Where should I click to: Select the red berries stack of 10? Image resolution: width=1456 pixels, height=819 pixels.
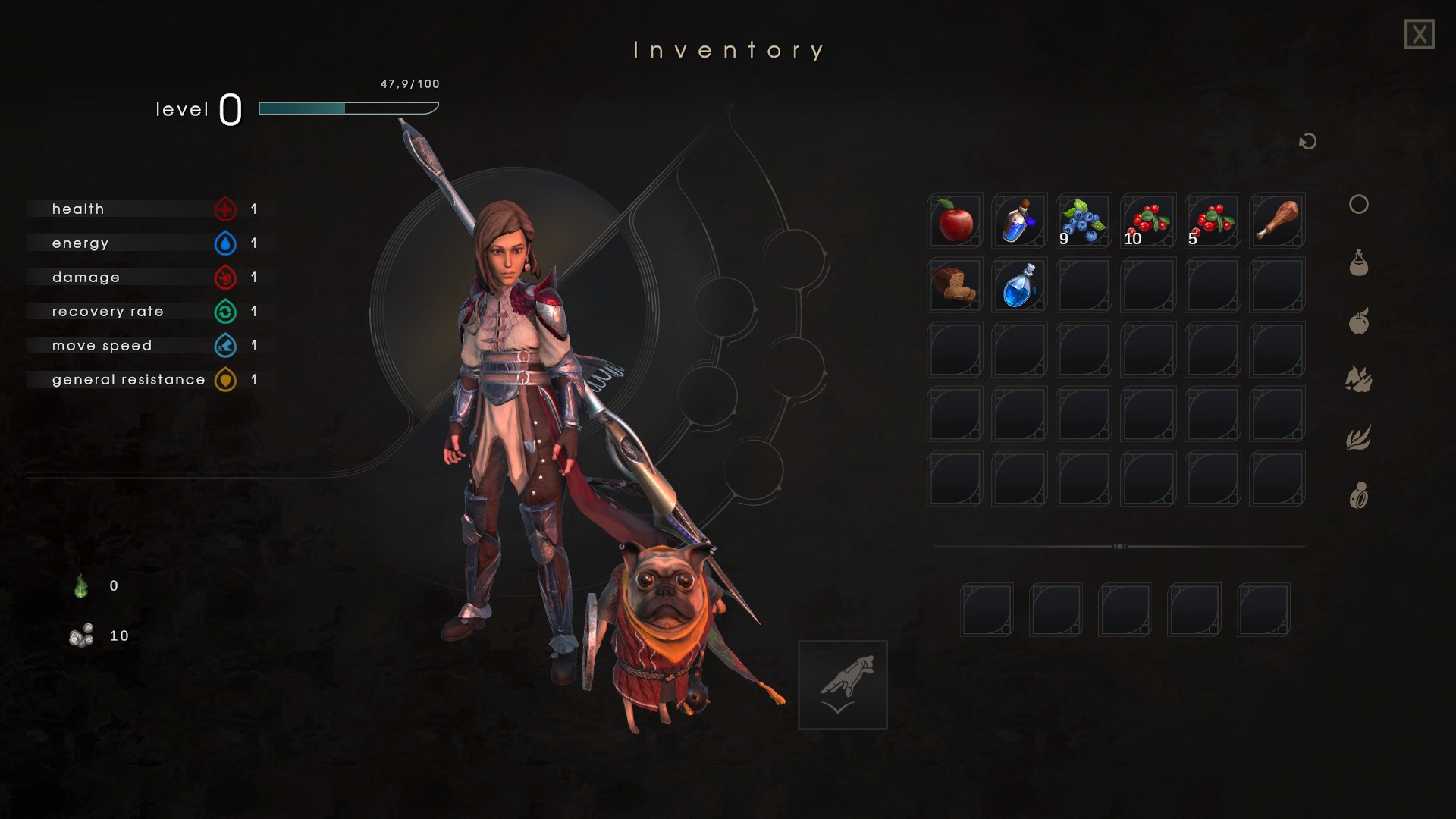(1148, 221)
